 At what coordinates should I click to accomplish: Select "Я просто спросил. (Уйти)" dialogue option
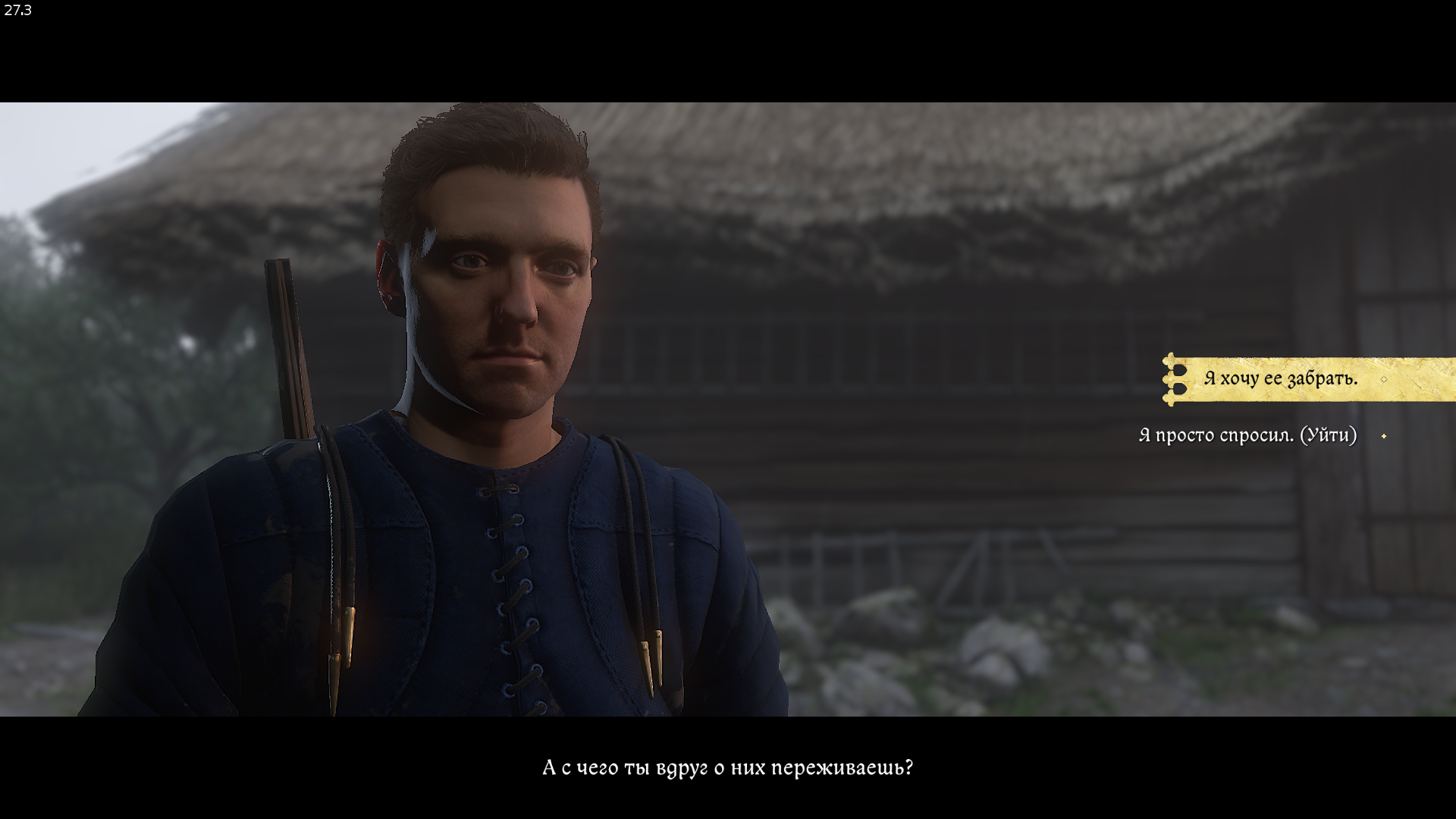pos(1247,435)
